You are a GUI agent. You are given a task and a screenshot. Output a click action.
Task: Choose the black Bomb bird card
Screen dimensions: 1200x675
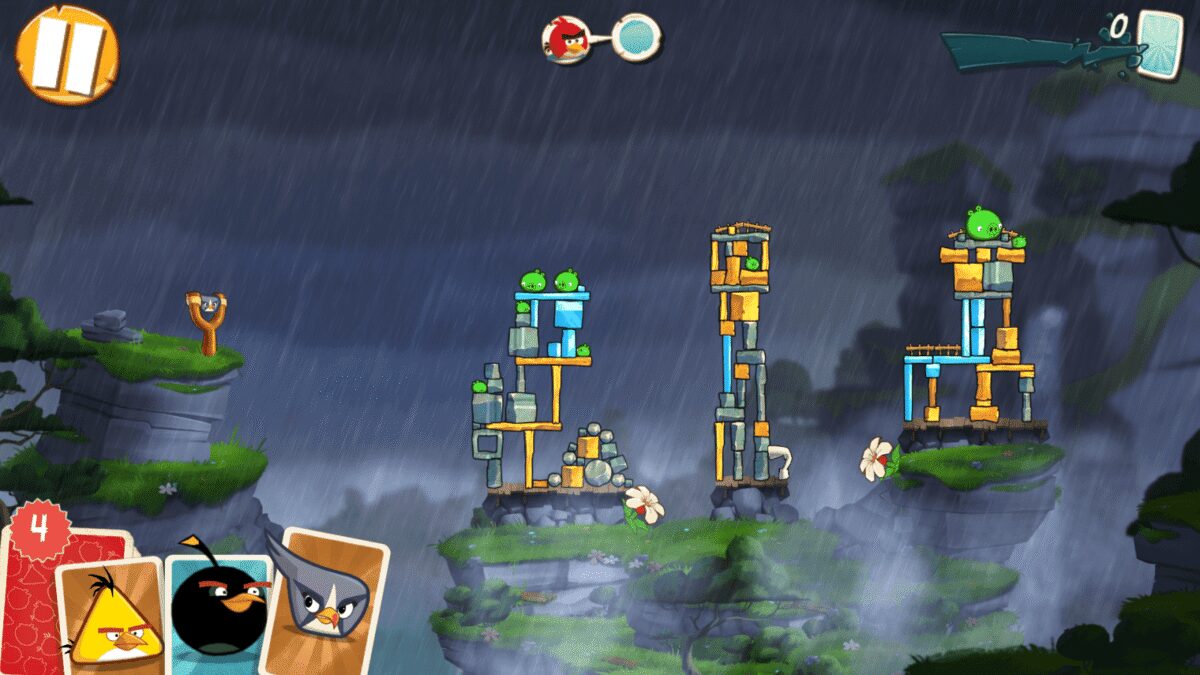218,610
